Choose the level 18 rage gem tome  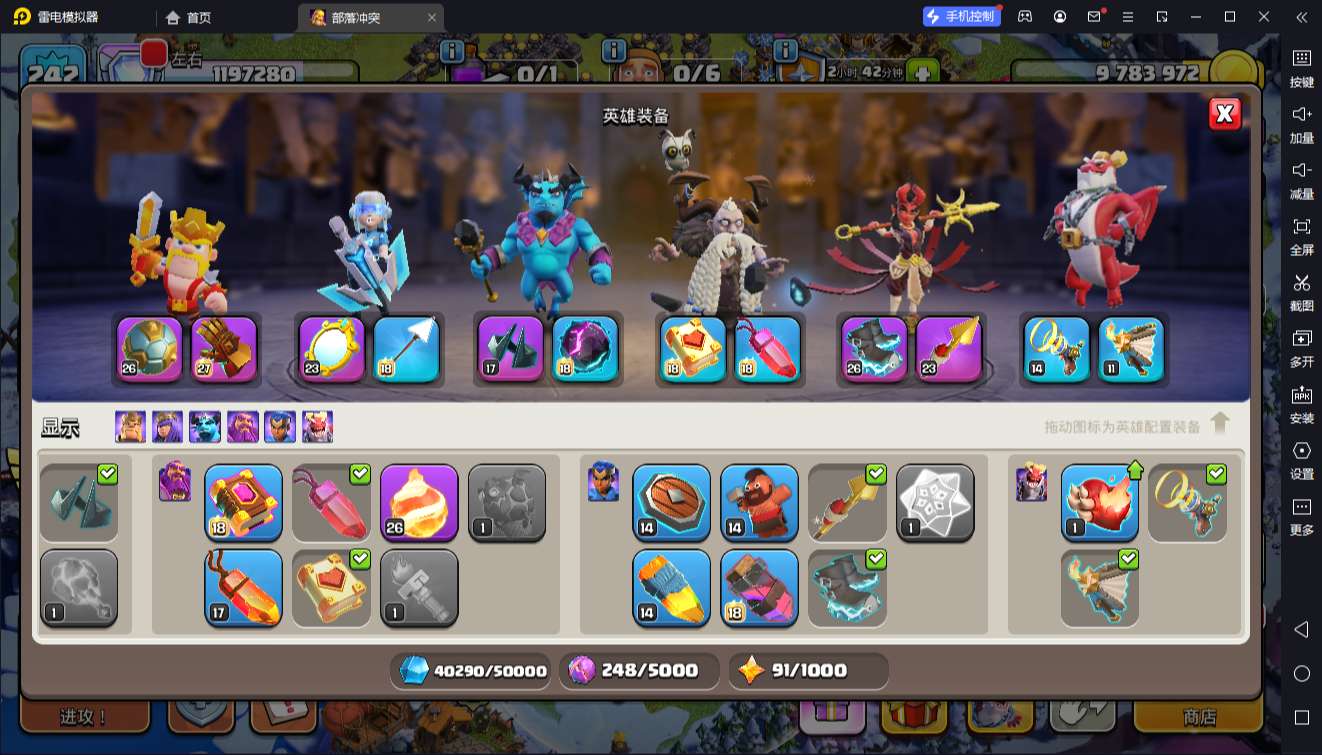[x=243, y=502]
